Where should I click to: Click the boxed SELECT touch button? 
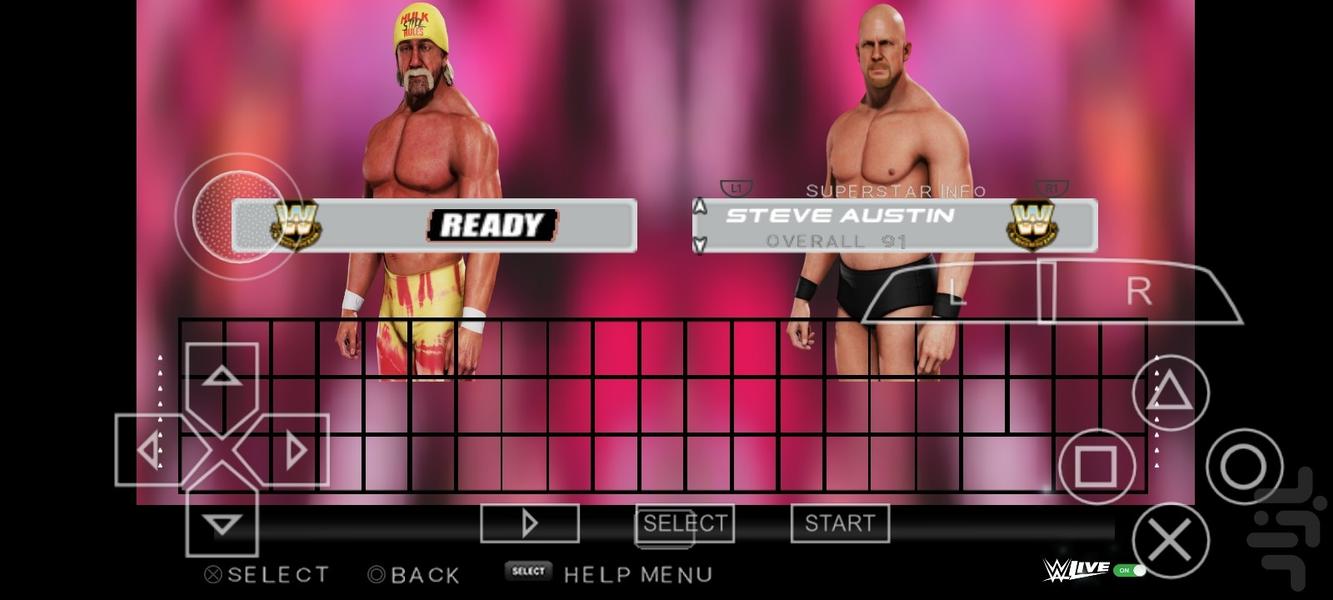pyautogui.click(x=684, y=523)
